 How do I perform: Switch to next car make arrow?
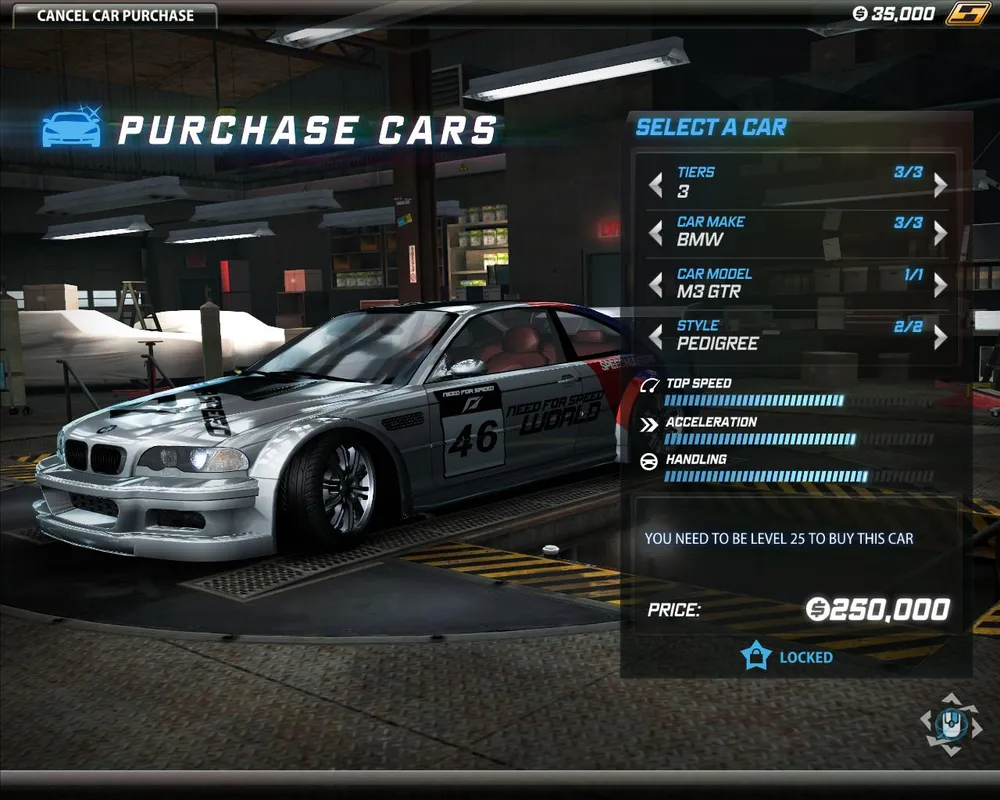click(940, 234)
